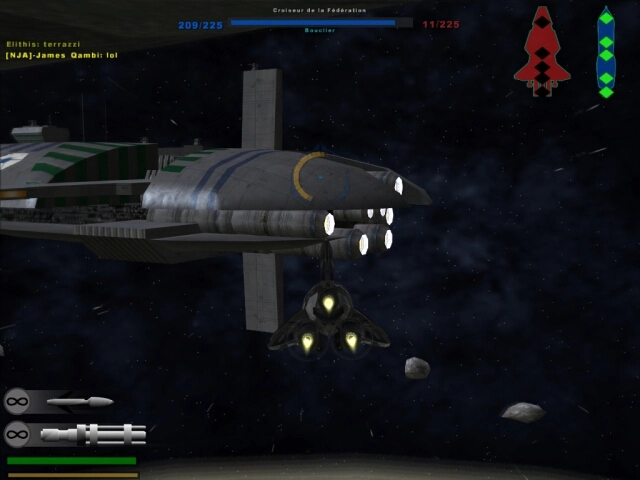Select the missile weapon icon

pos(80,402)
